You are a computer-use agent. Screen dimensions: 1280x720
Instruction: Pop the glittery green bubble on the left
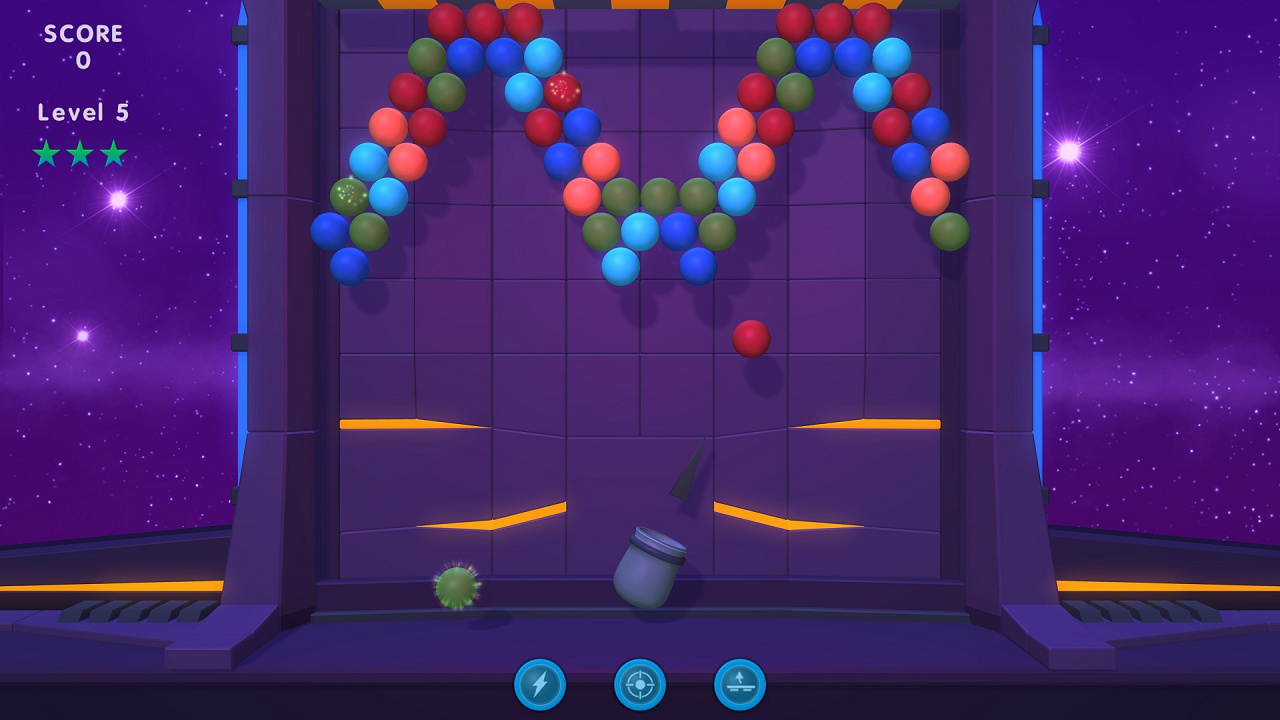point(348,194)
